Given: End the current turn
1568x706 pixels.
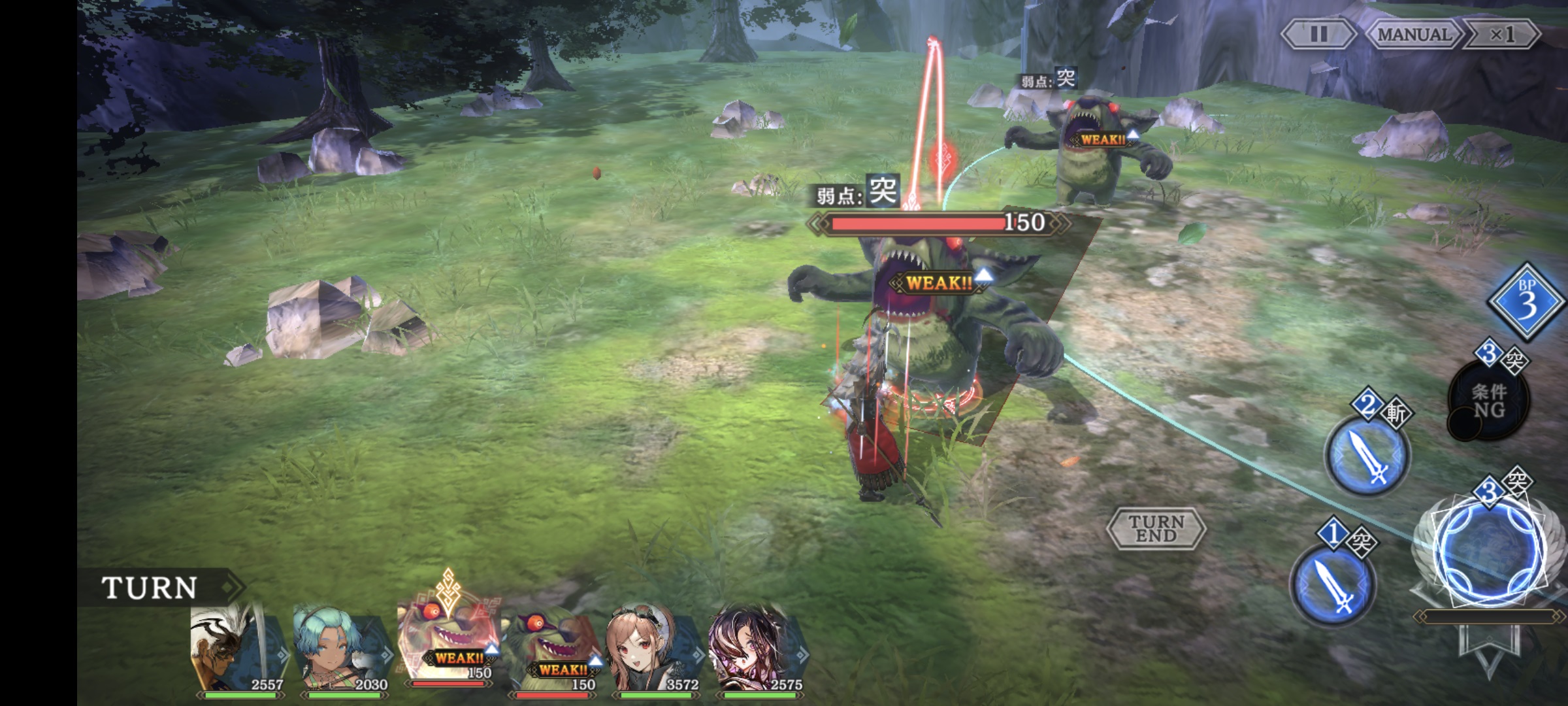Looking at the screenshot, I should [x=1156, y=528].
